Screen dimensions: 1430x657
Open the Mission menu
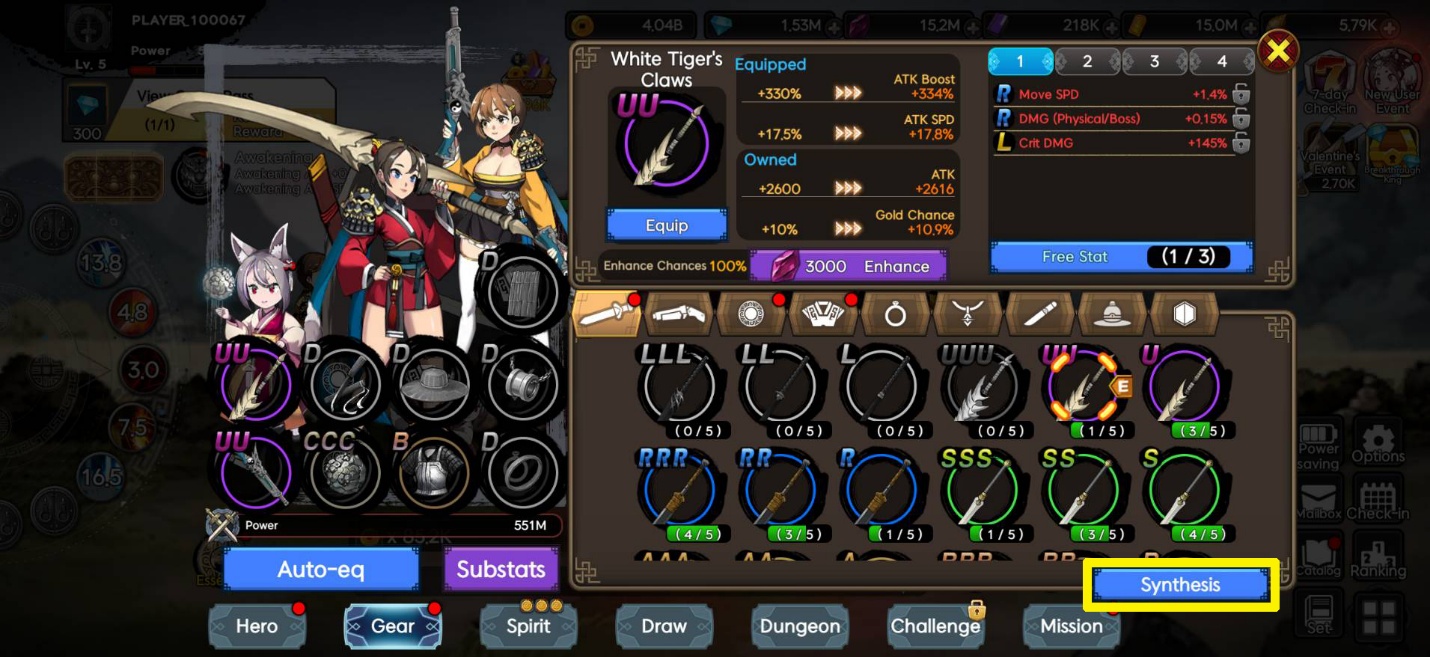1071,626
